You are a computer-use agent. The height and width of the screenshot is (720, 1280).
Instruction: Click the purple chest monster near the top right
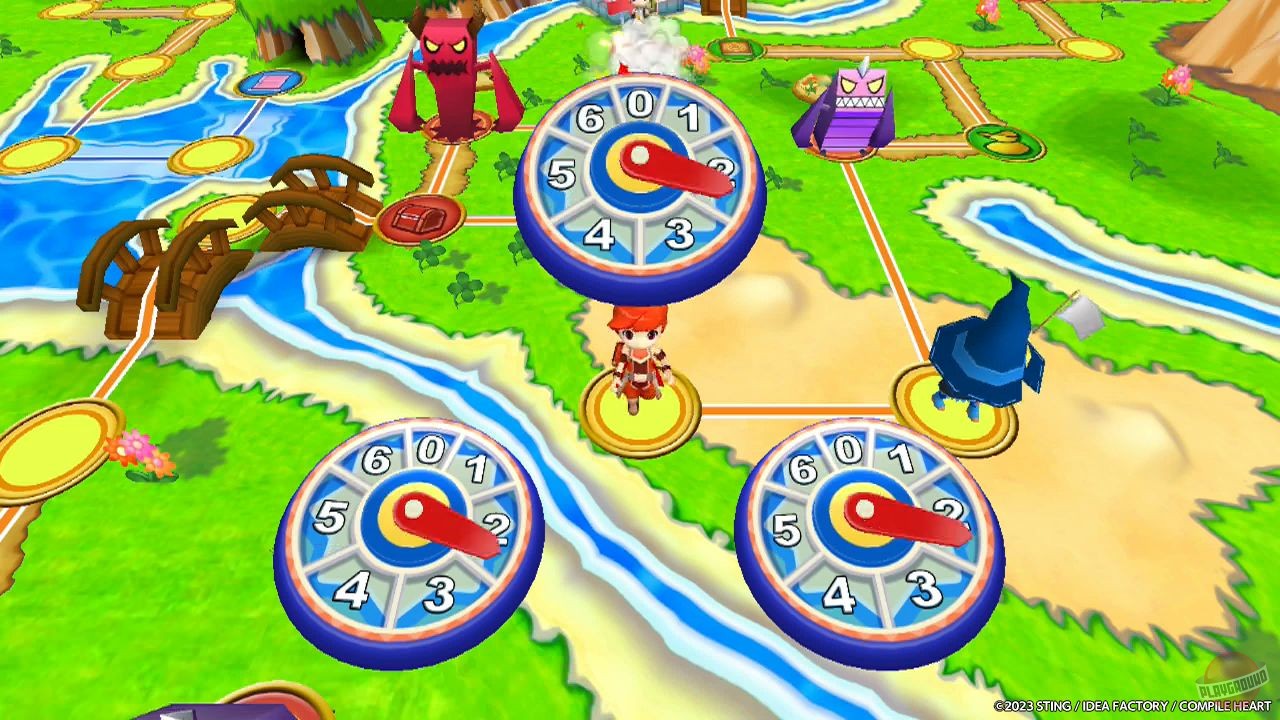860,105
